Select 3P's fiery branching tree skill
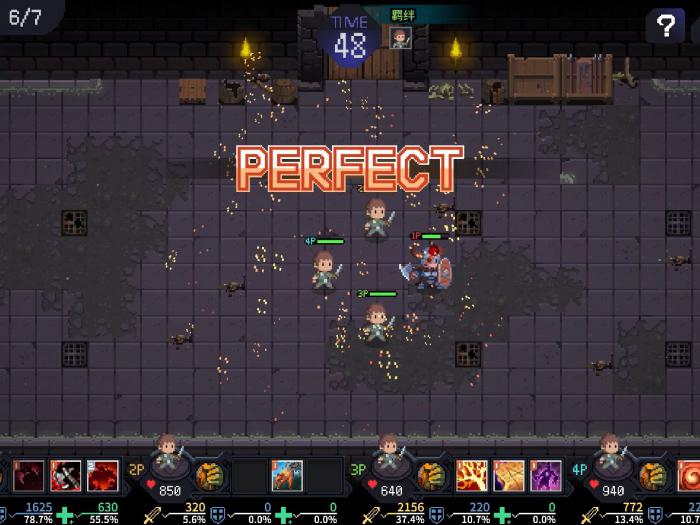The image size is (700, 525). tap(470, 474)
